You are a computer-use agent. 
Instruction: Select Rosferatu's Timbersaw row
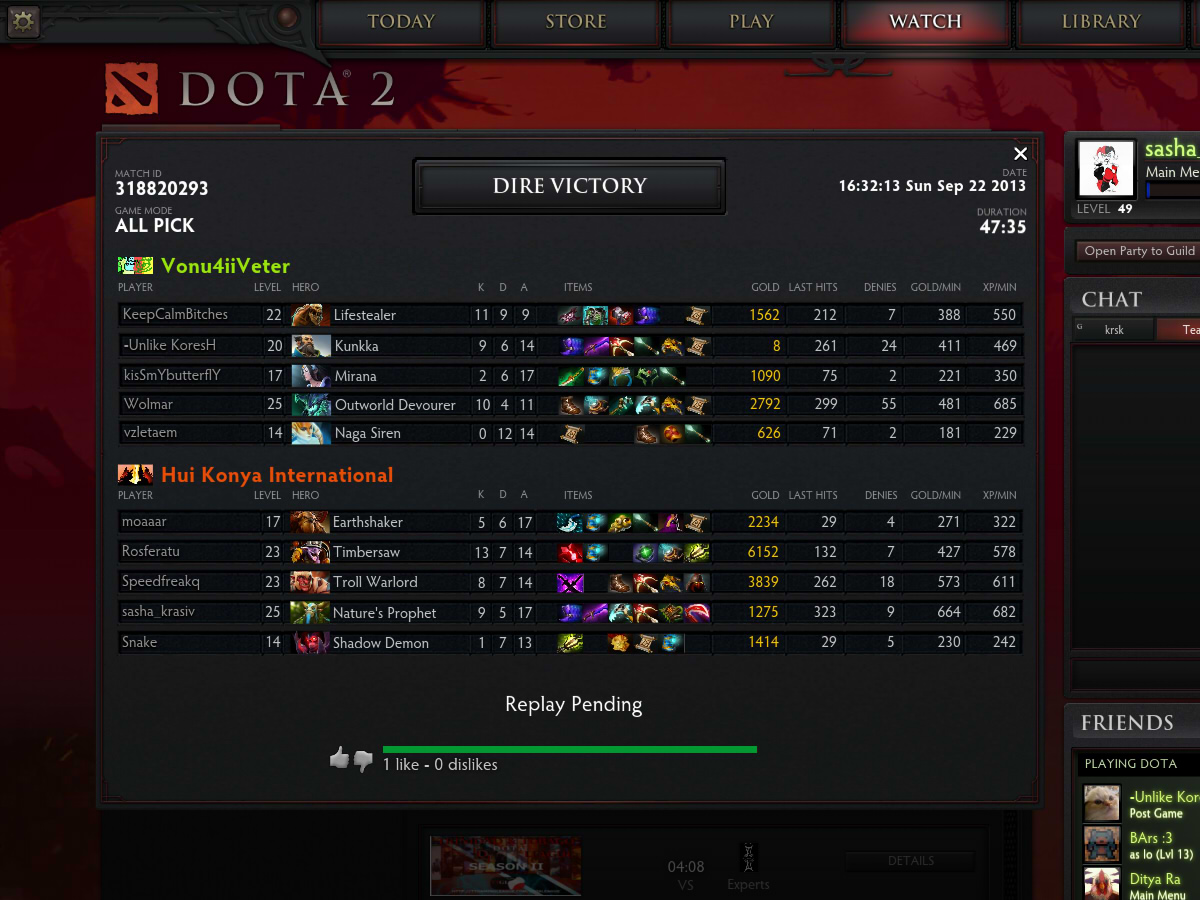[x=366, y=552]
